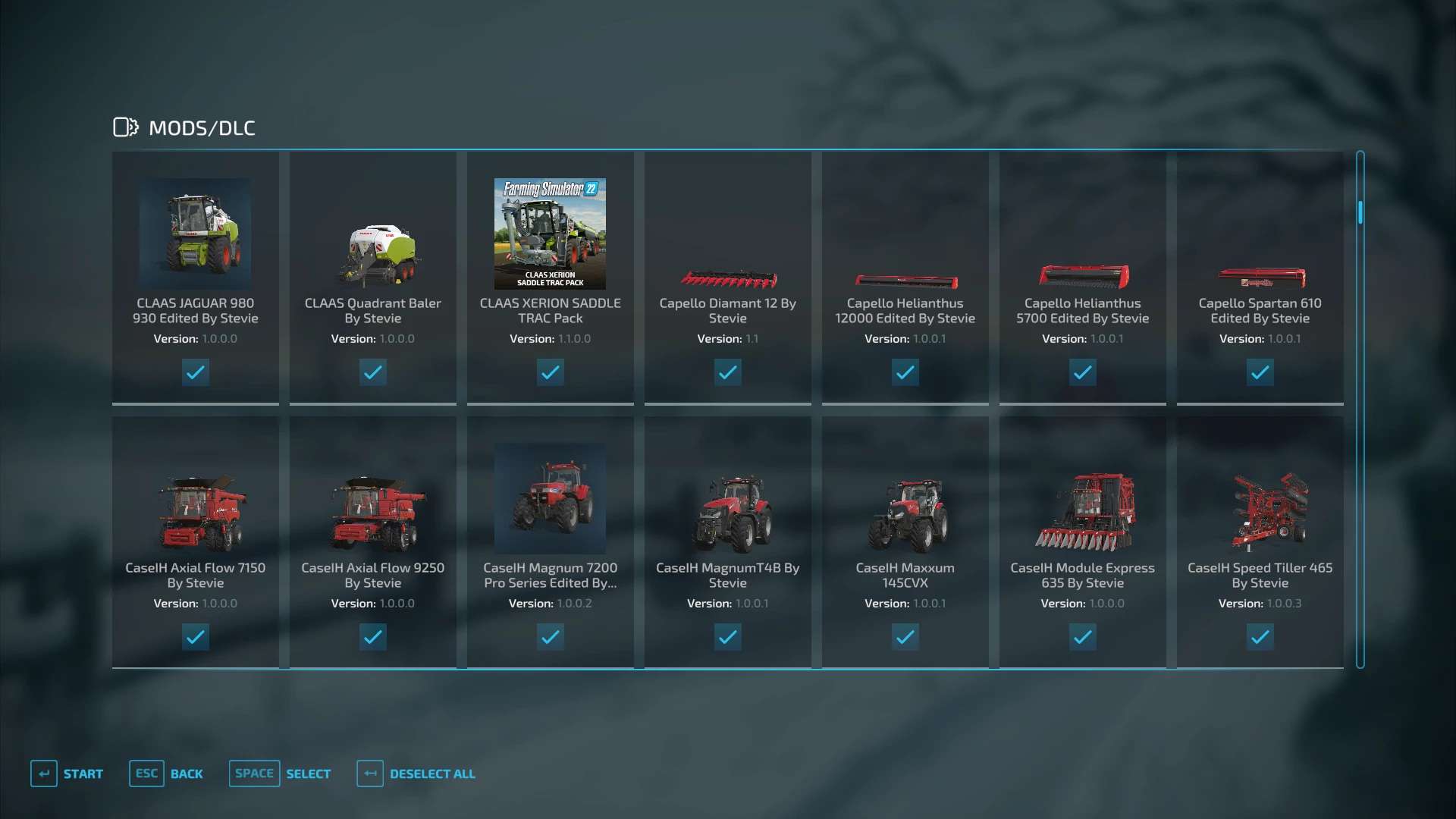The width and height of the screenshot is (1456, 819).
Task: Toggle the CLAAS JAGUAR 980 930 checkbox
Action: click(x=195, y=372)
